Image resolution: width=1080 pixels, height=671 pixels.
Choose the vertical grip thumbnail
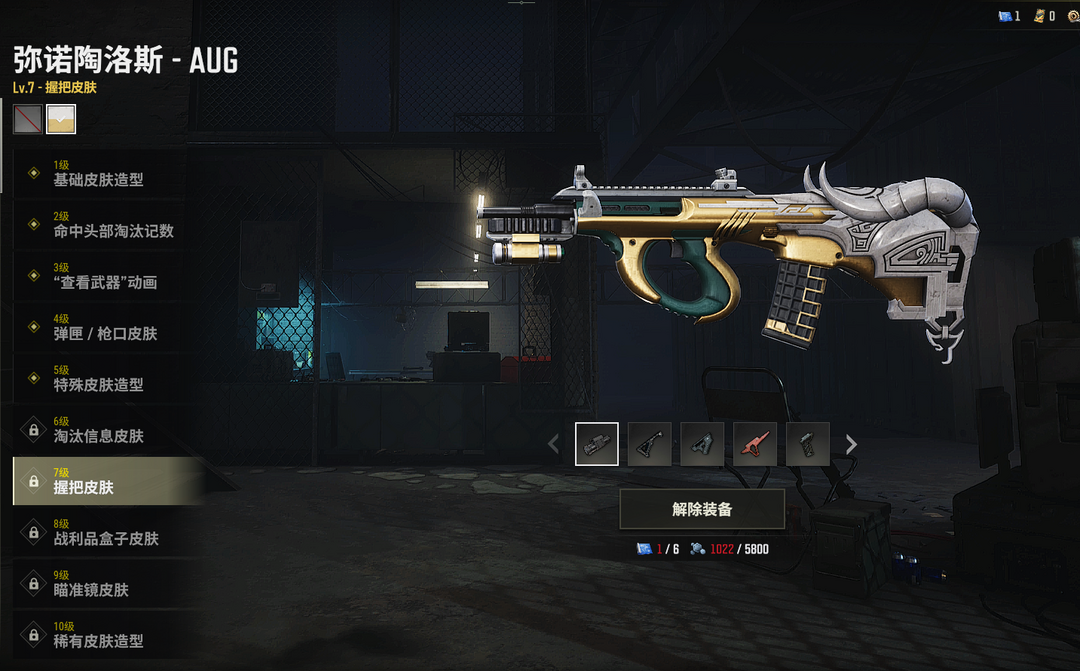coord(808,444)
